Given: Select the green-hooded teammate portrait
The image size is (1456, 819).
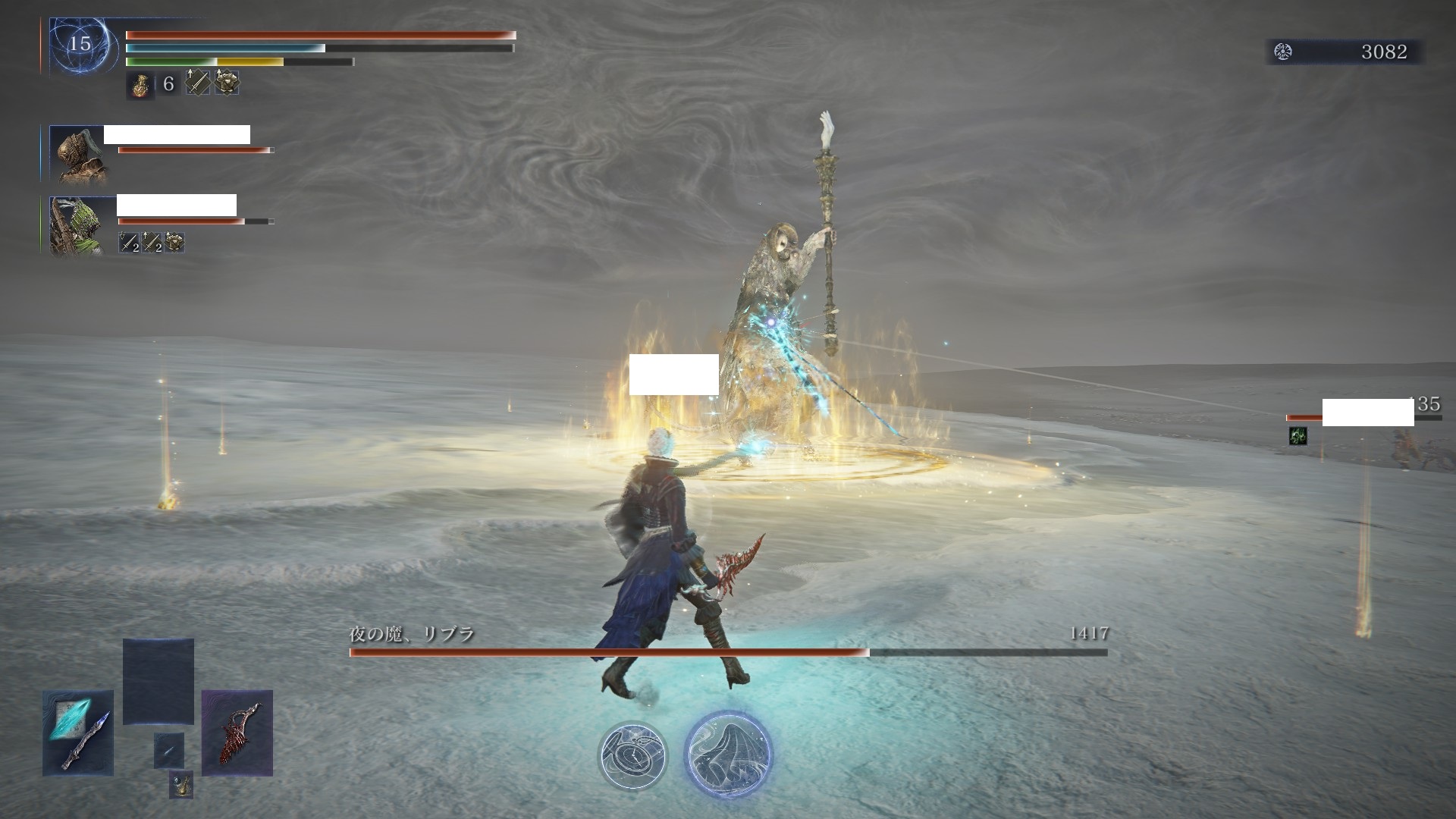Looking at the screenshot, I should [77, 225].
